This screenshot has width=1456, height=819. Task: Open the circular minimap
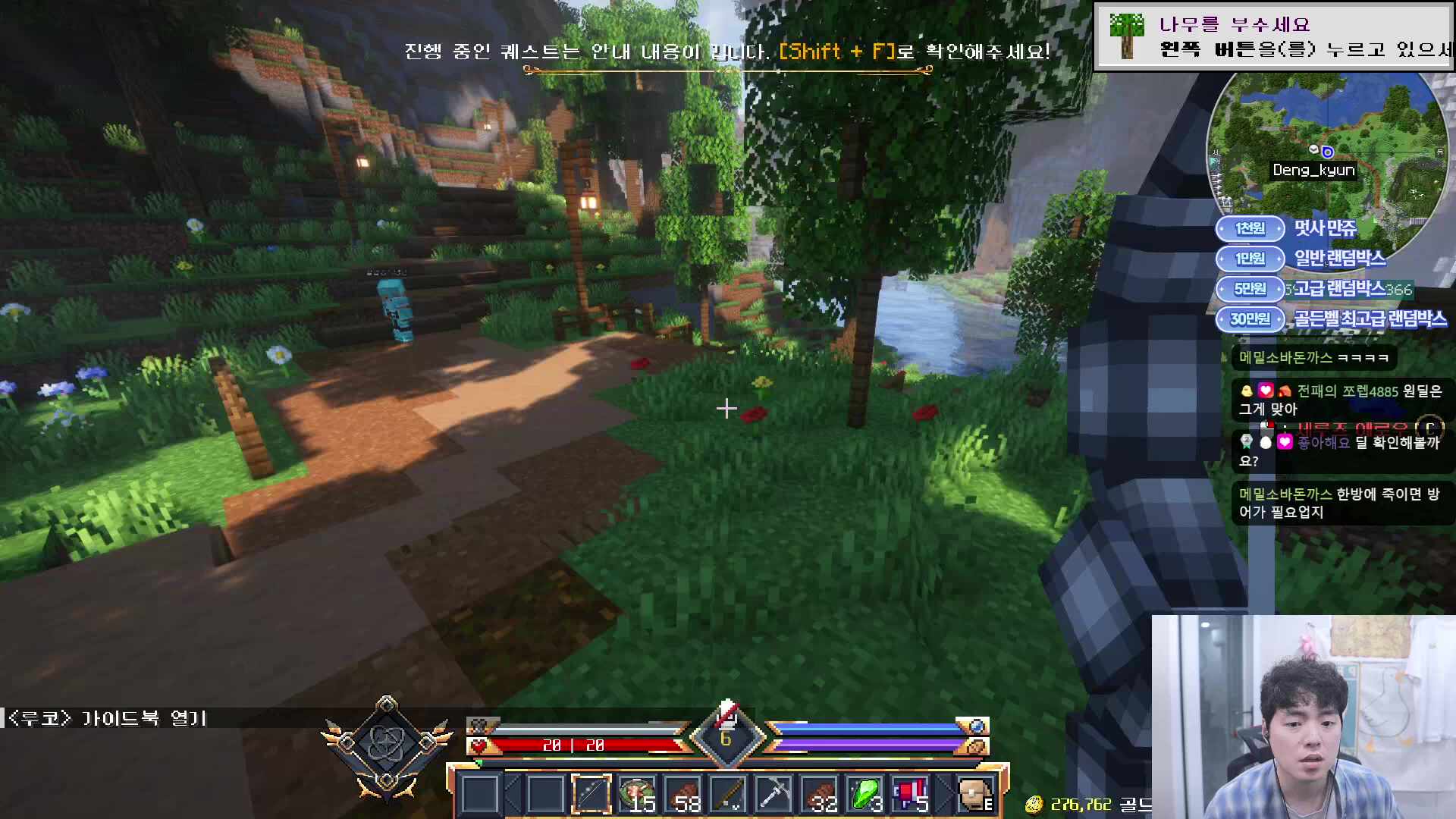(1326, 144)
